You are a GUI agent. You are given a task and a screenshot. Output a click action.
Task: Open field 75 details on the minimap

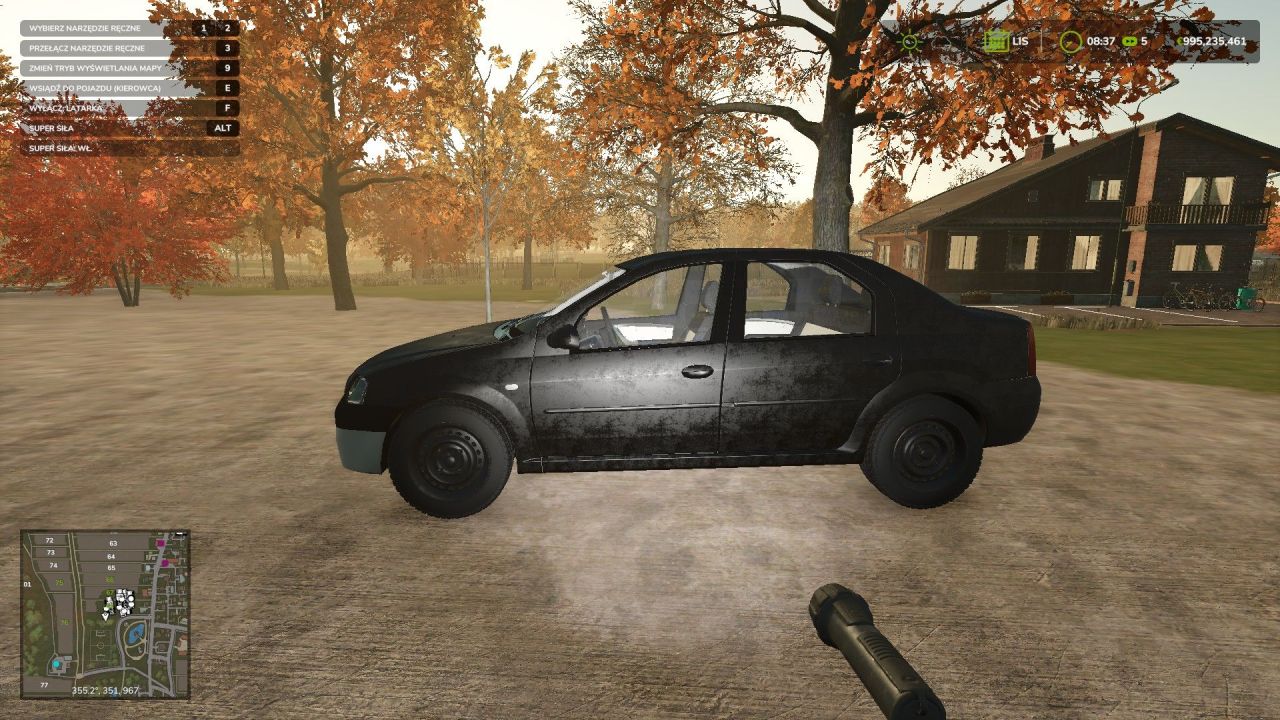coord(59,582)
